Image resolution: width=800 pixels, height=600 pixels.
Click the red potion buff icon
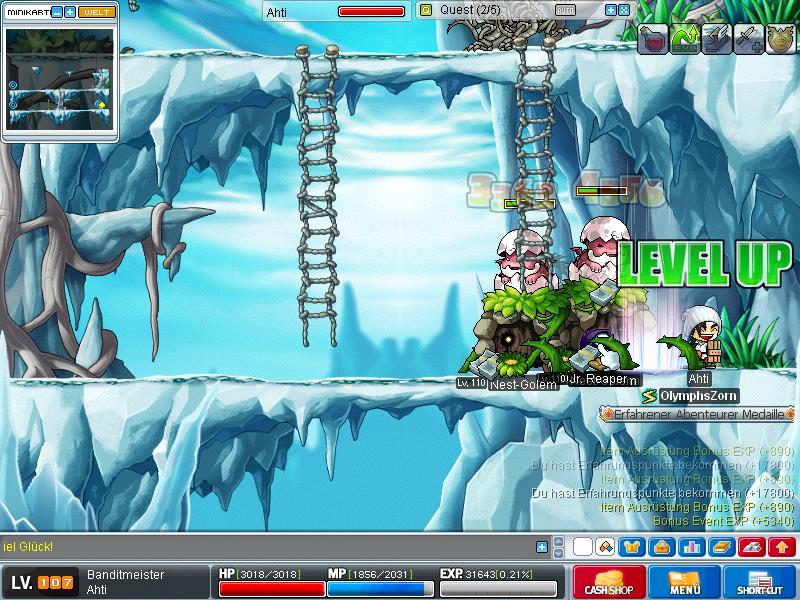[653, 39]
